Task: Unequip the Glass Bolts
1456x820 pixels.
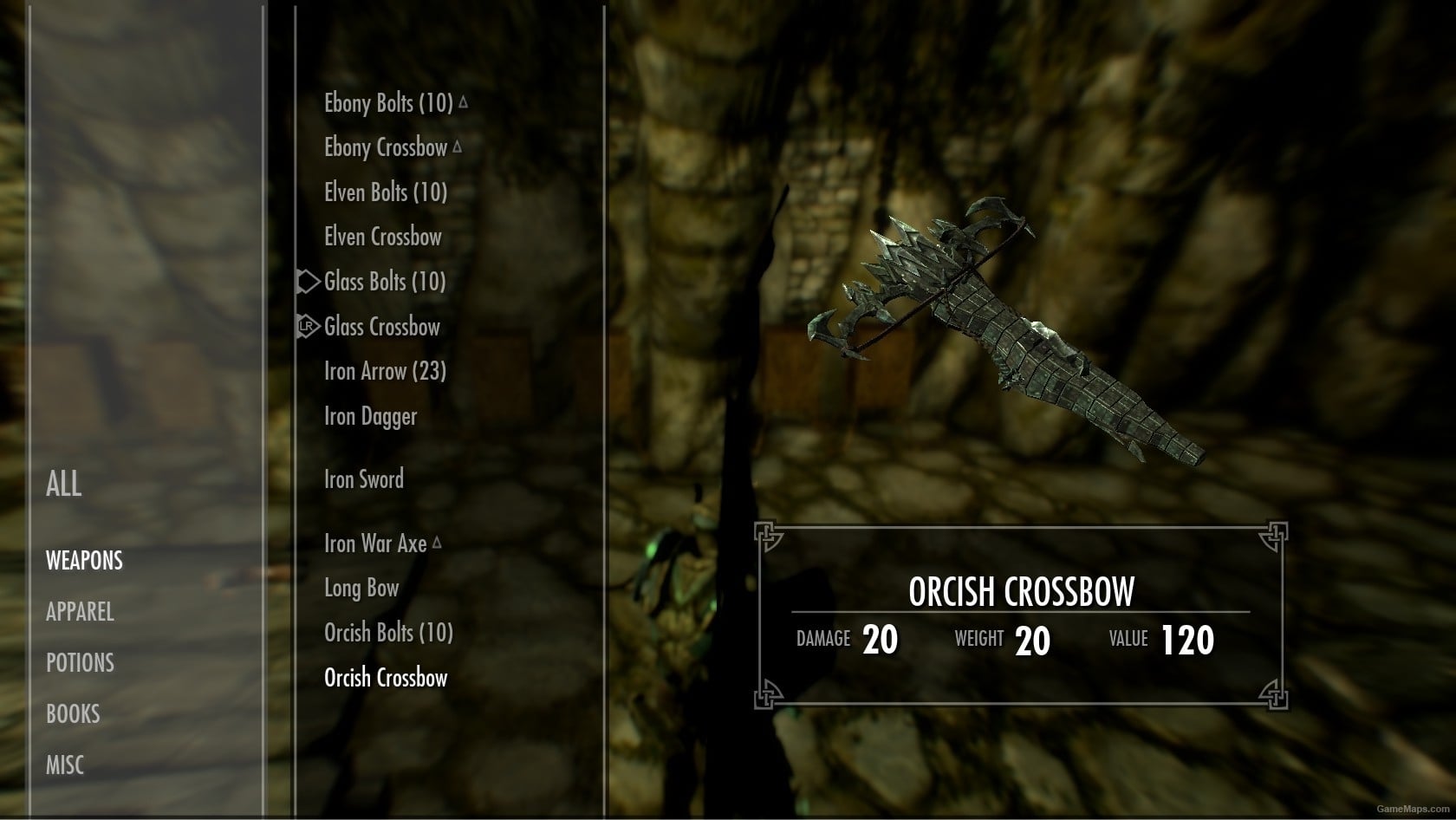Action: (384, 281)
